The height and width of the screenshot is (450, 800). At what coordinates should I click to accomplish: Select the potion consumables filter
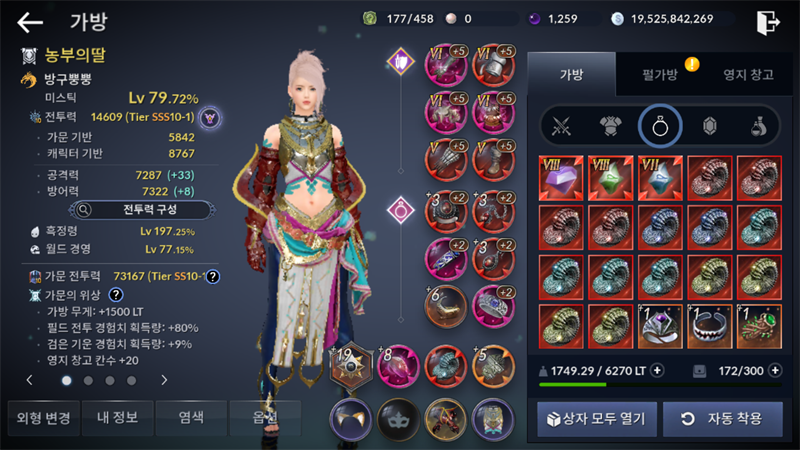[x=759, y=126]
